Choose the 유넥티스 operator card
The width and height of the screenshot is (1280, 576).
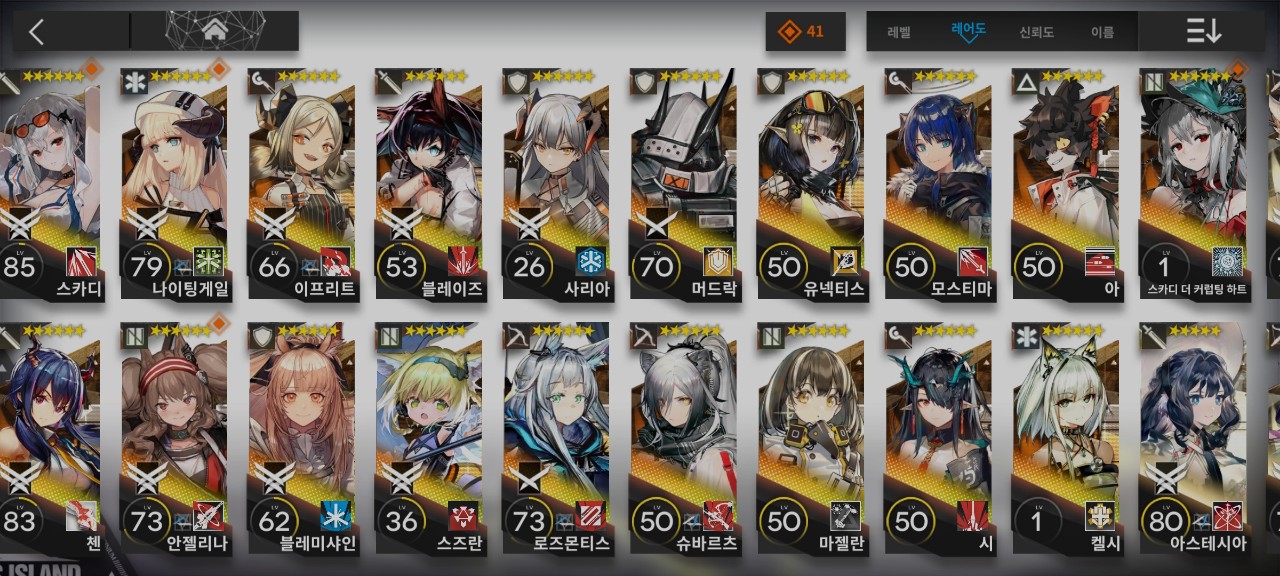click(811, 185)
